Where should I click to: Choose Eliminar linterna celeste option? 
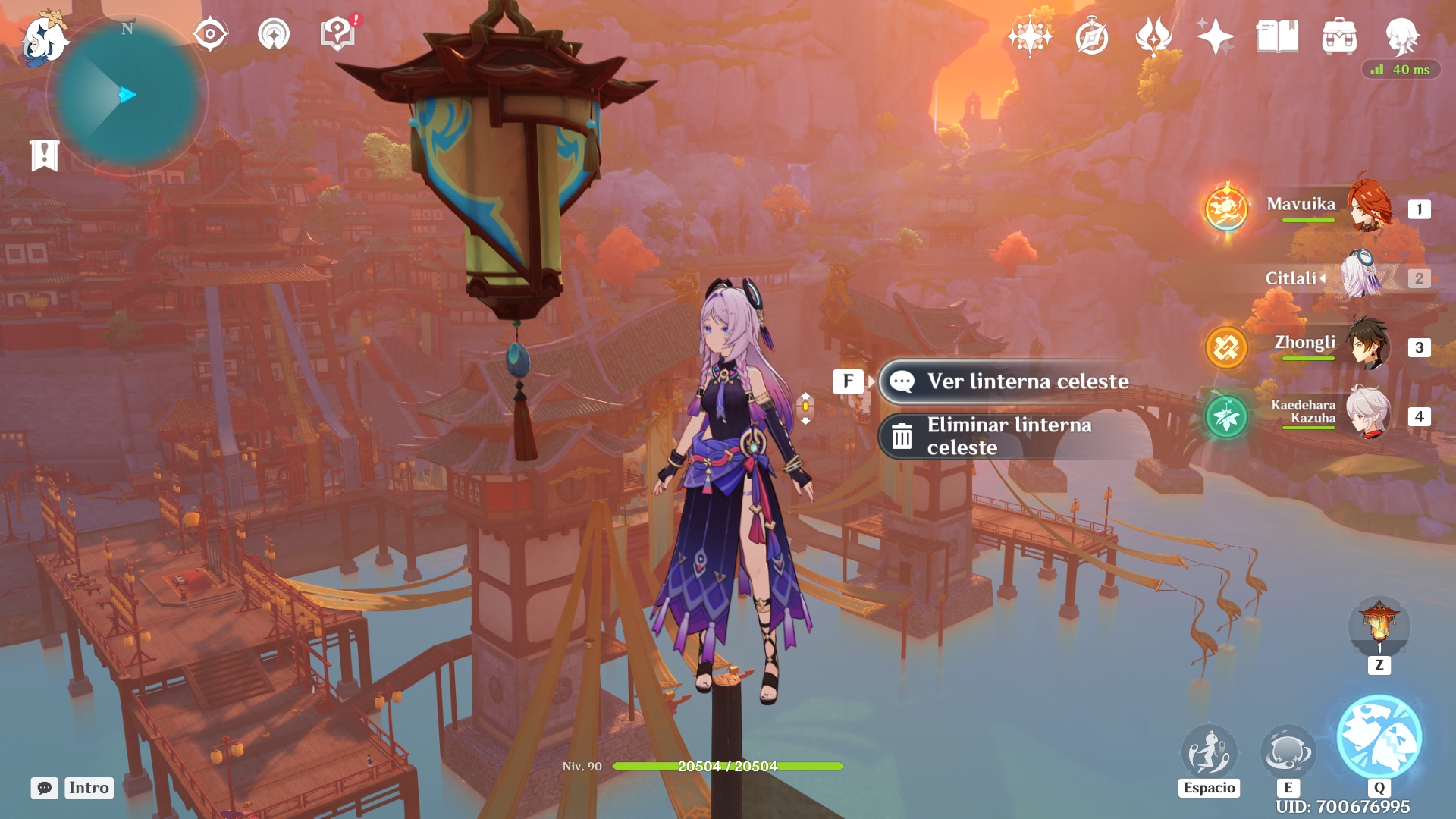(x=1009, y=436)
